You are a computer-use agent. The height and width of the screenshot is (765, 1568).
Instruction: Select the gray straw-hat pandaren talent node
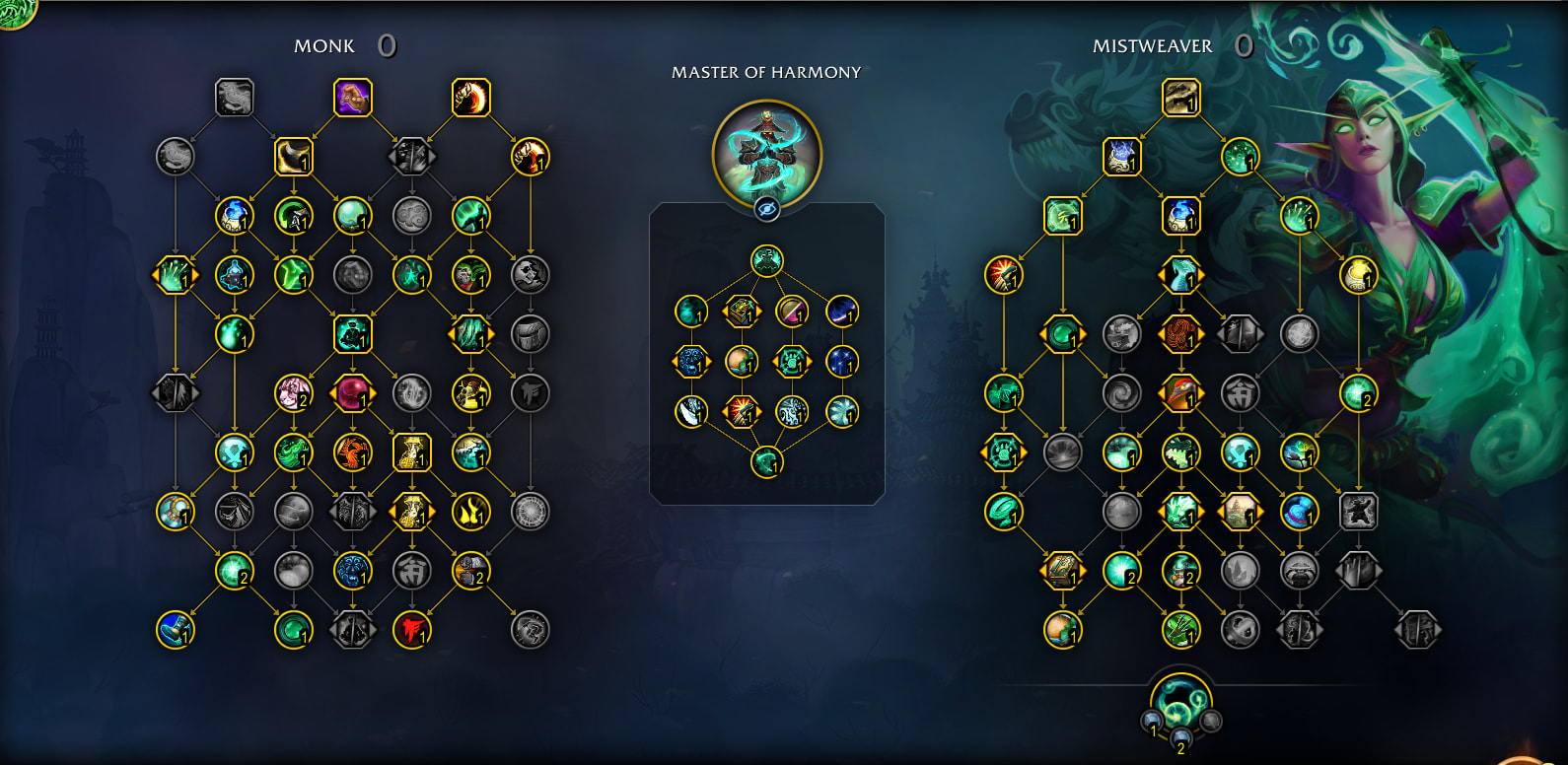point(1299,571)
